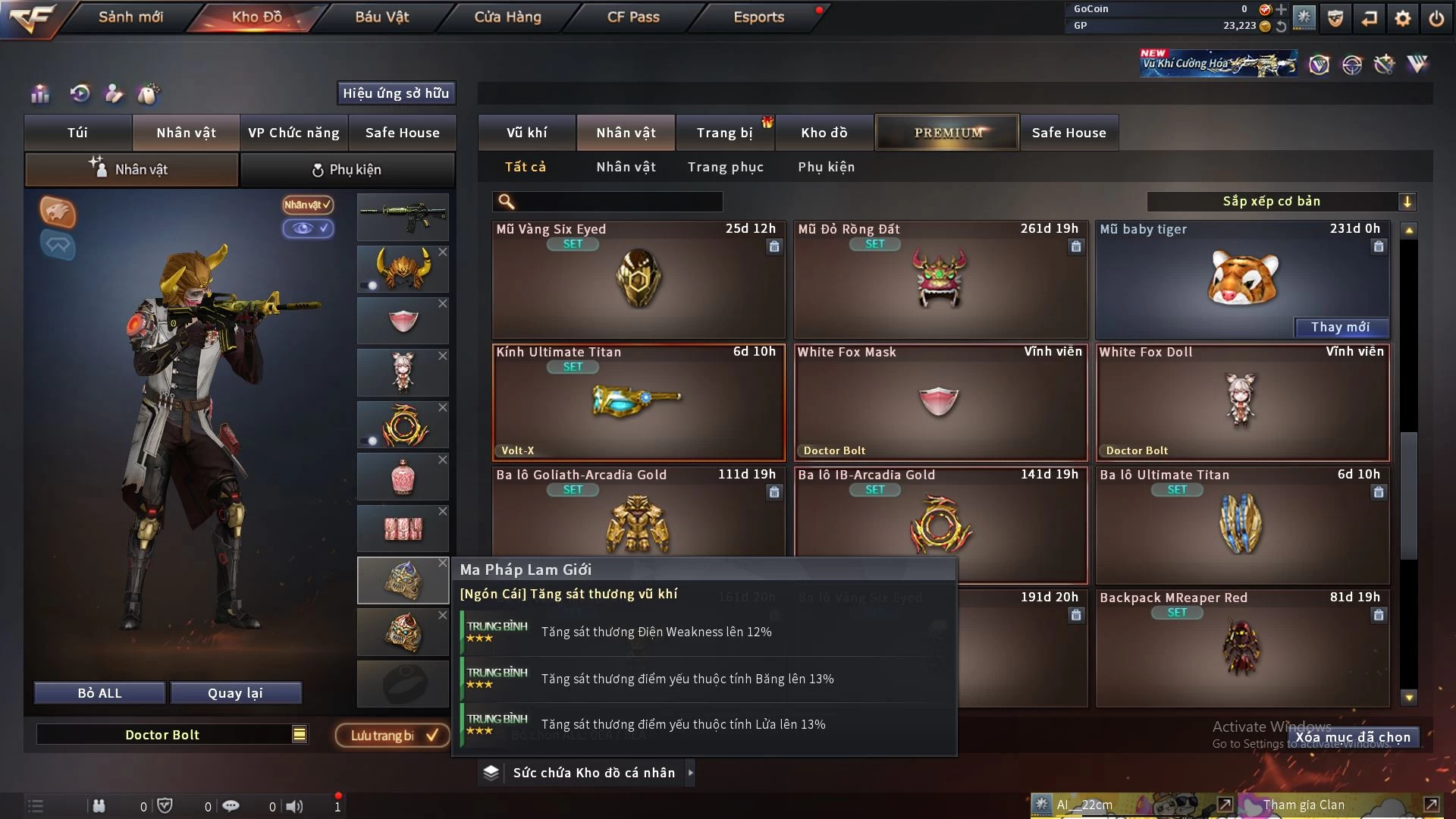Viewport: 1456px width, 819px height.
Task: Switch inventory to the Vũ khí tab
Action: coord(526,133)
